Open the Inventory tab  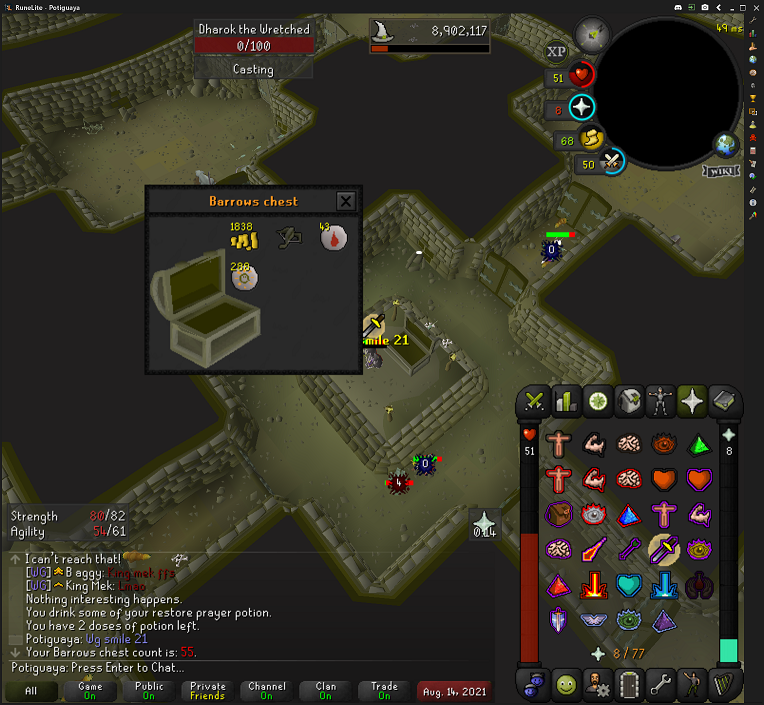(629, 402)
